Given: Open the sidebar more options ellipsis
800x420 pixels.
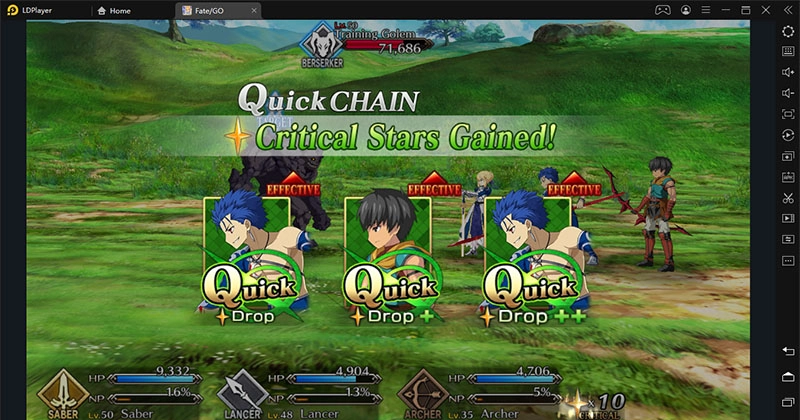Looking at the screenshot, I should click(788, 261).
